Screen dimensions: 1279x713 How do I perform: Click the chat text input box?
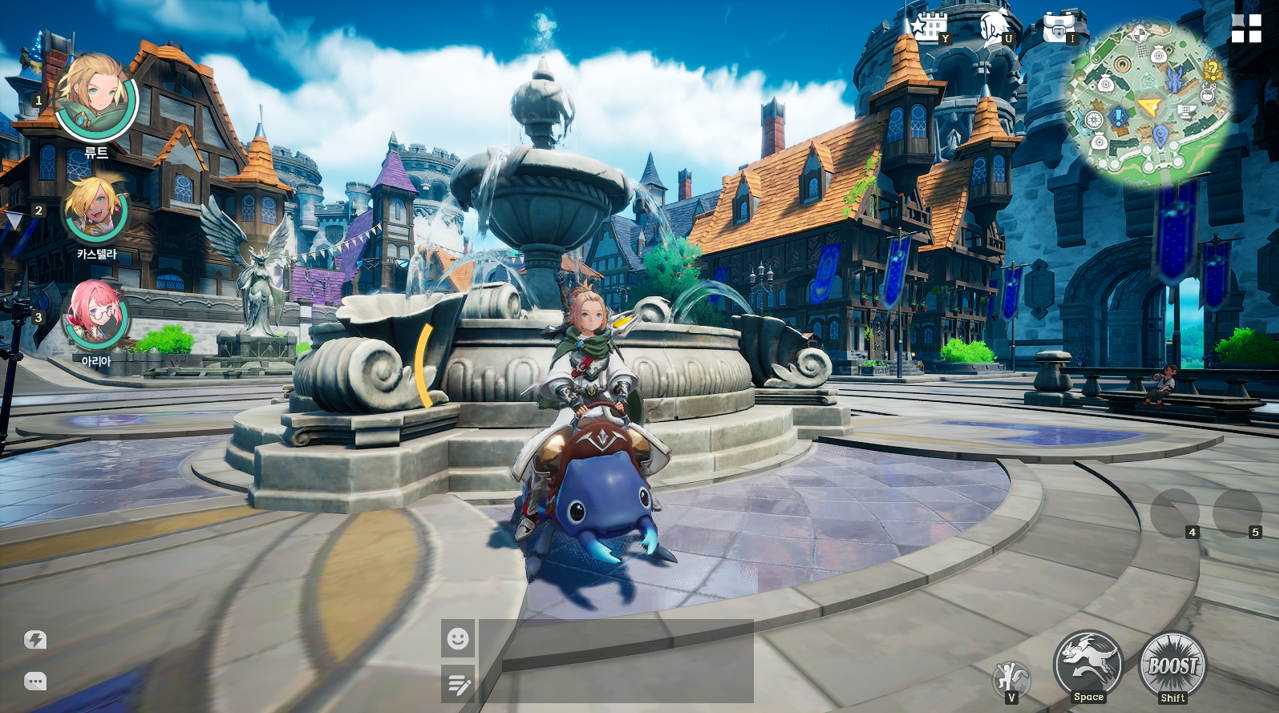(x=616, y=660)
